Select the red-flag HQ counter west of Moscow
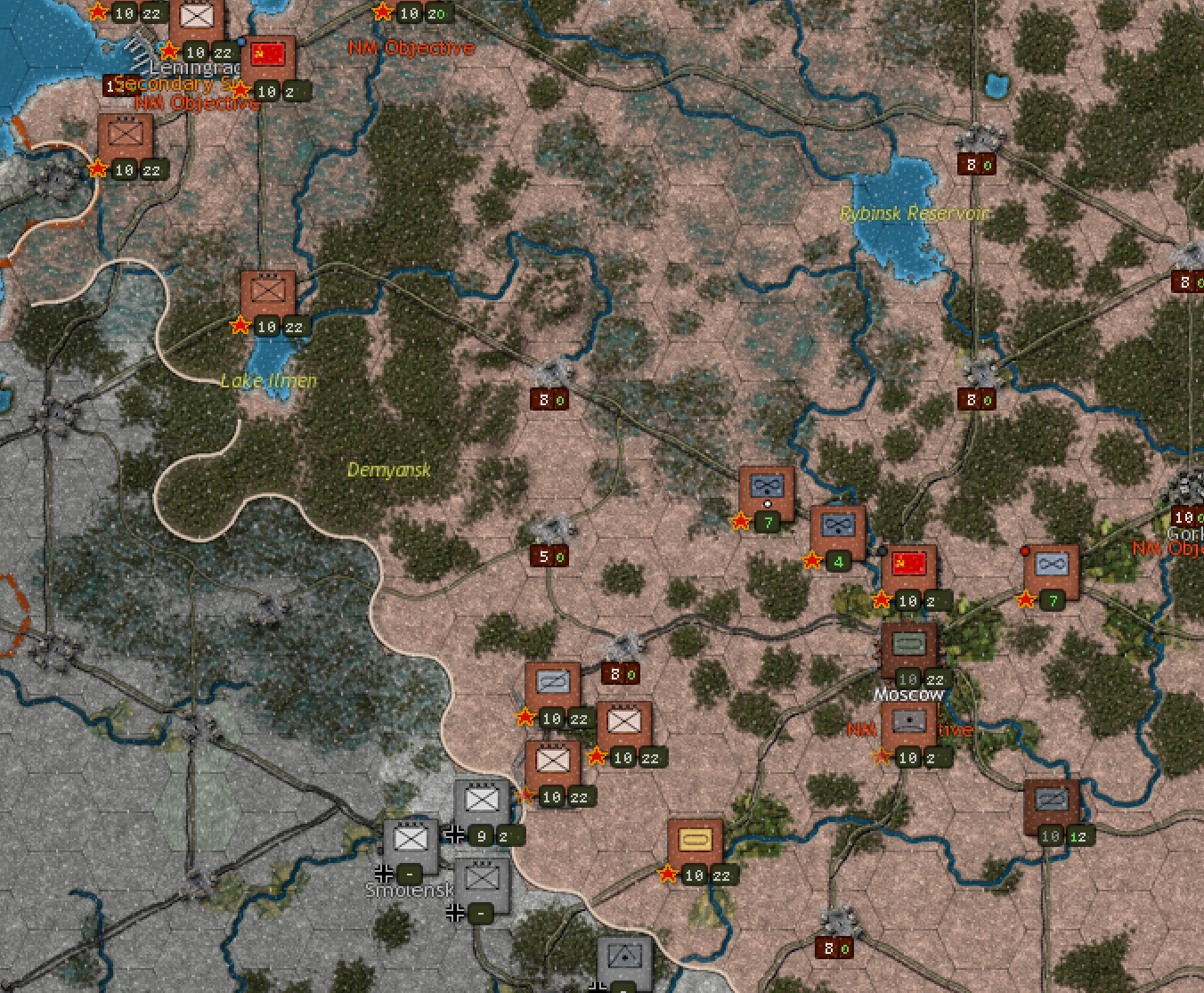Image resolution: width=1204 pixels, height=993 pixels. tap(907, 563)
